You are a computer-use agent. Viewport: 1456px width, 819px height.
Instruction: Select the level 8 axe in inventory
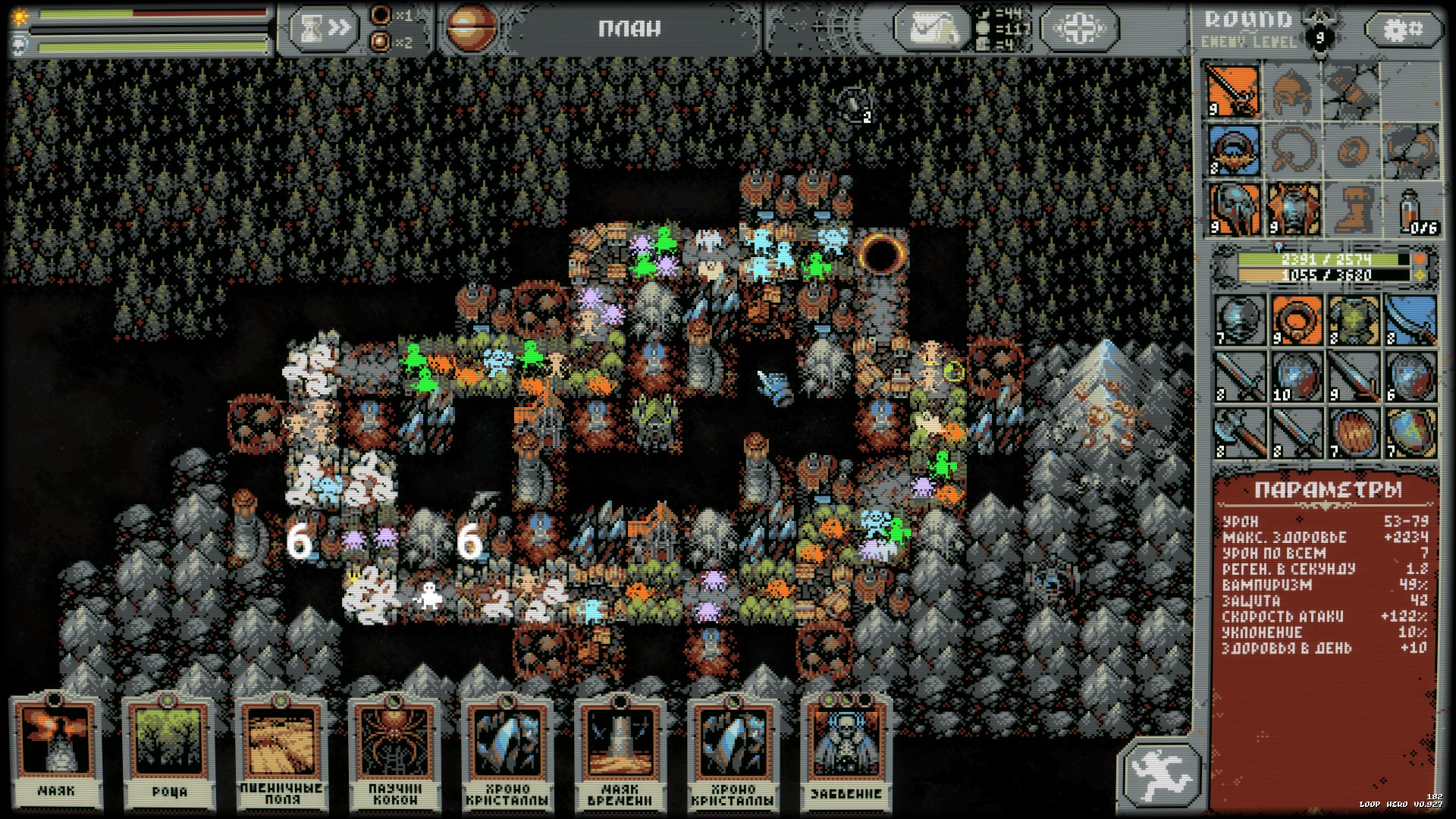point(1240,433)
